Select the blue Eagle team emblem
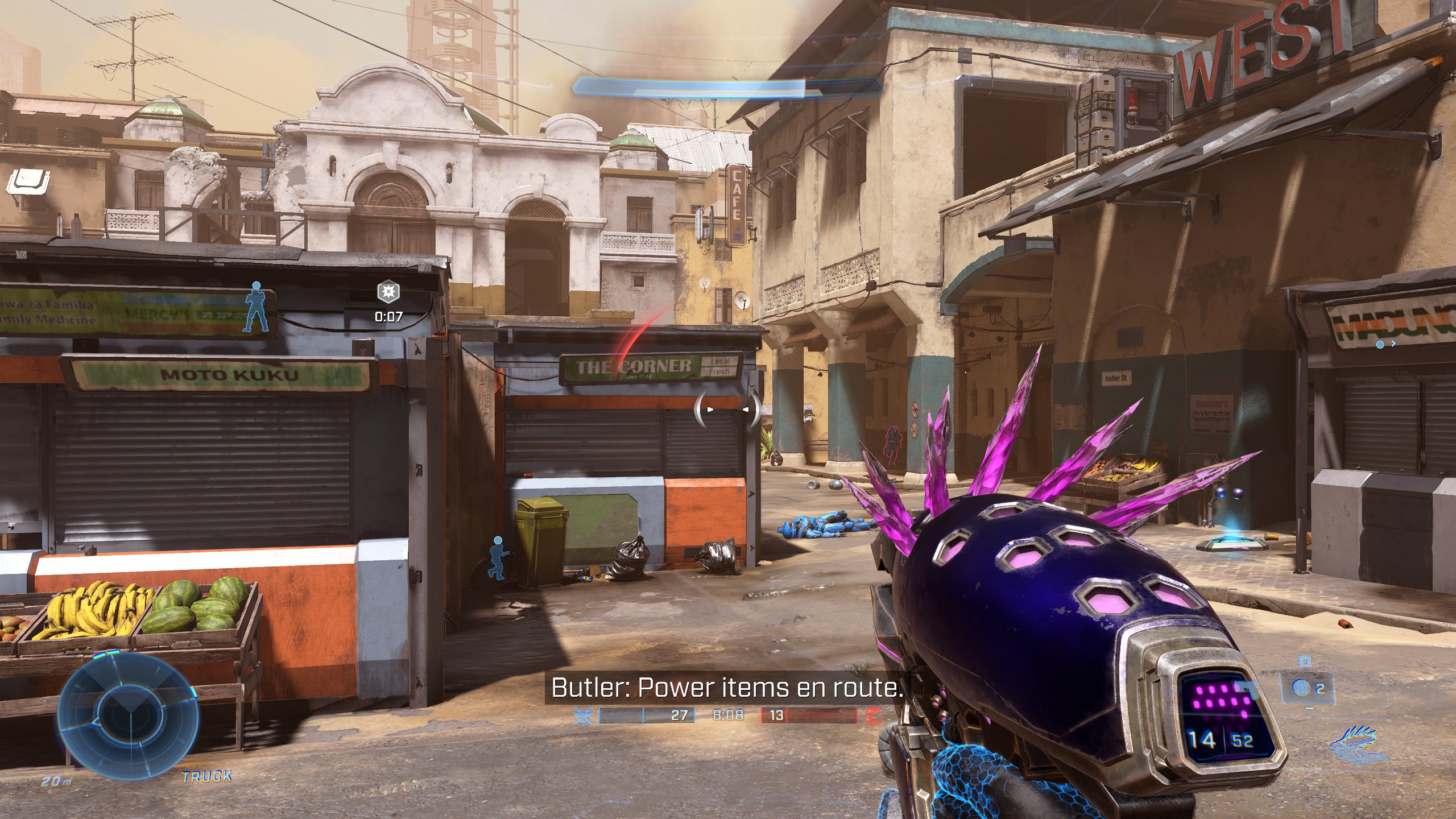This screenshot has height=819, width=1456. click(584, 715)
